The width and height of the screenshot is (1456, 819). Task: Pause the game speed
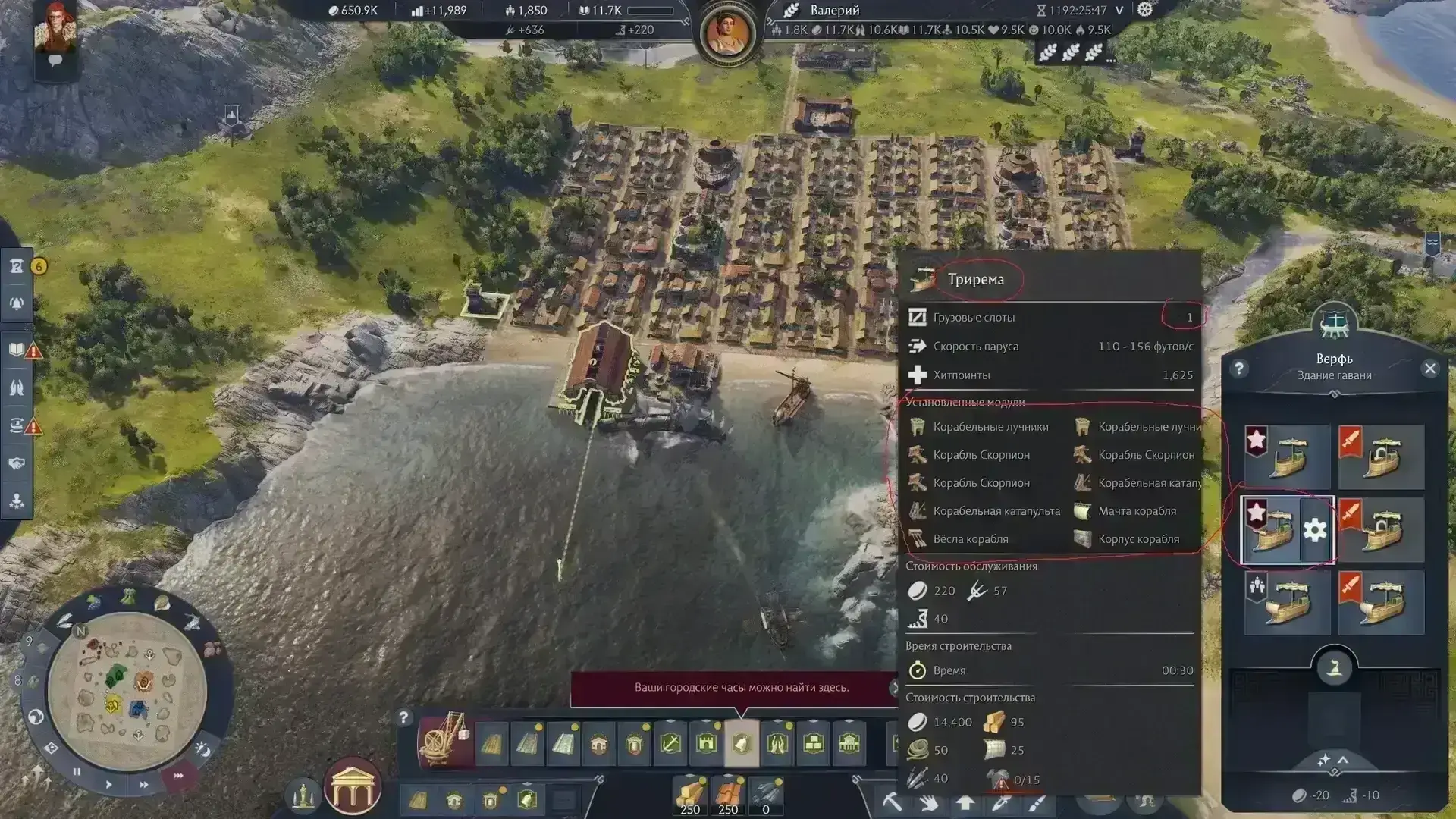(77, 772)
